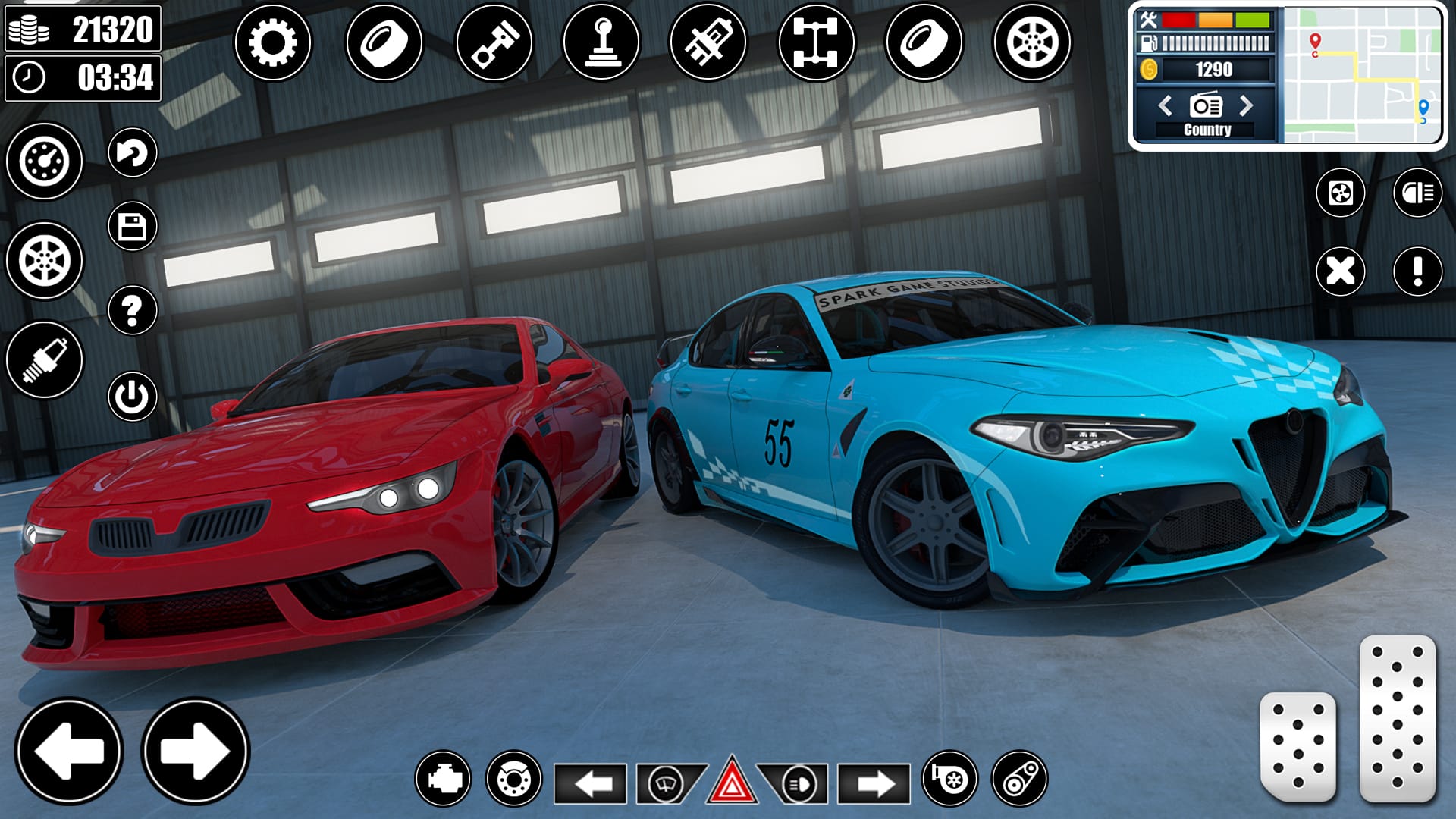Select the piston engine upgrade icon
The width and height of the screenshot is (1456, 819).
(x=493, y=43)
